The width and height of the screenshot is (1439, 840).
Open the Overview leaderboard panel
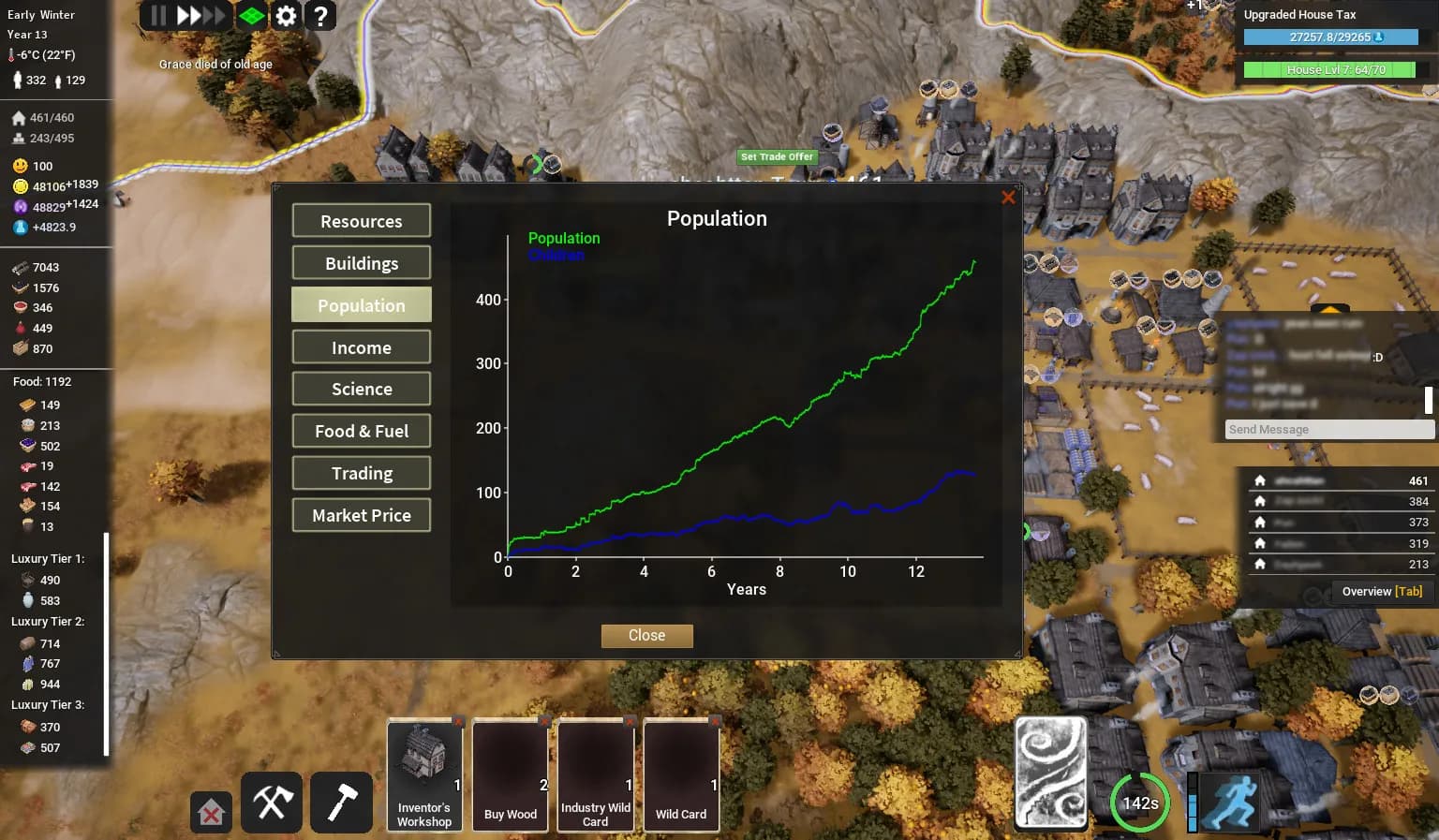click(1380, 591)
